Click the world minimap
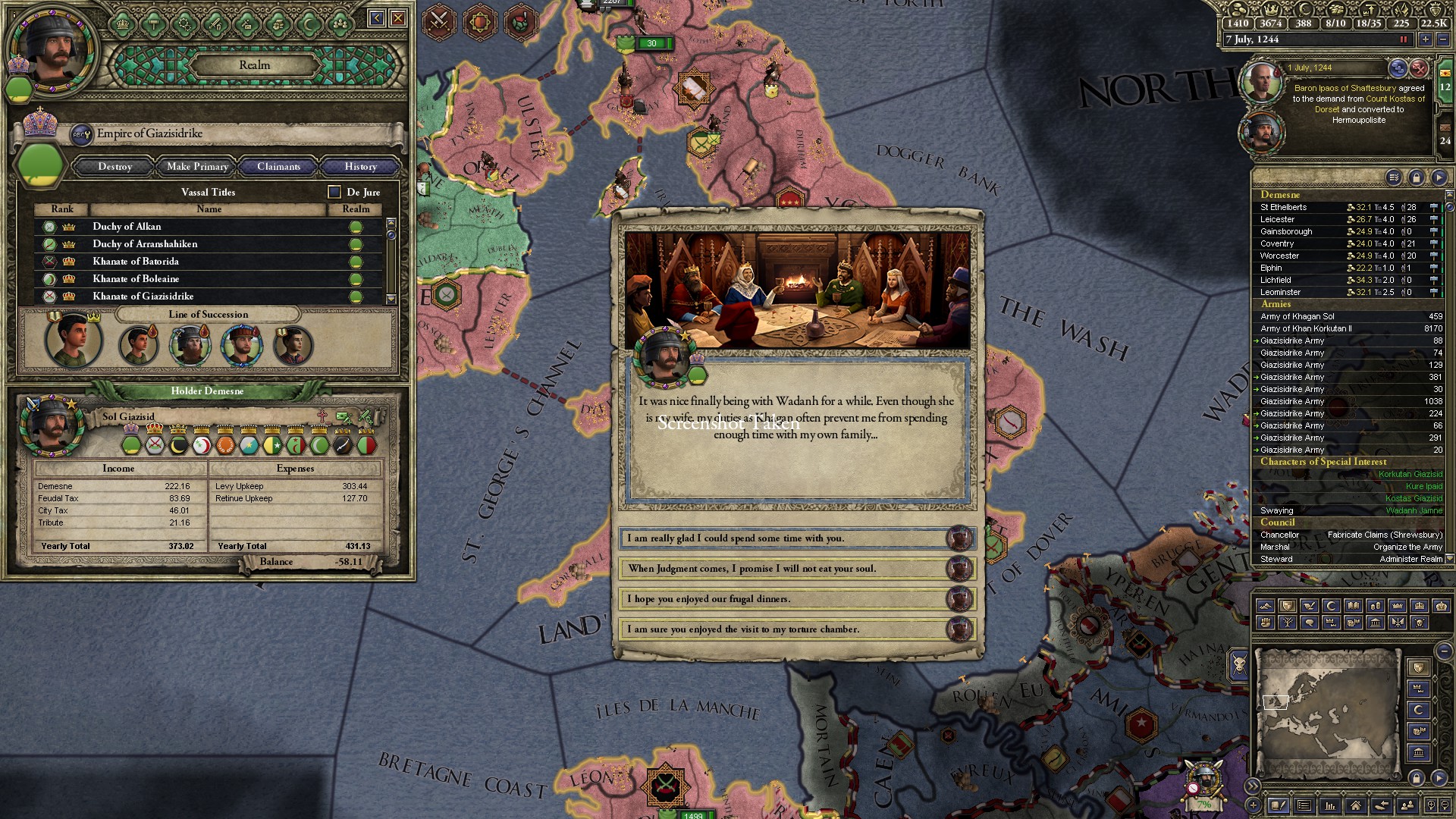 click(1327, 713)
